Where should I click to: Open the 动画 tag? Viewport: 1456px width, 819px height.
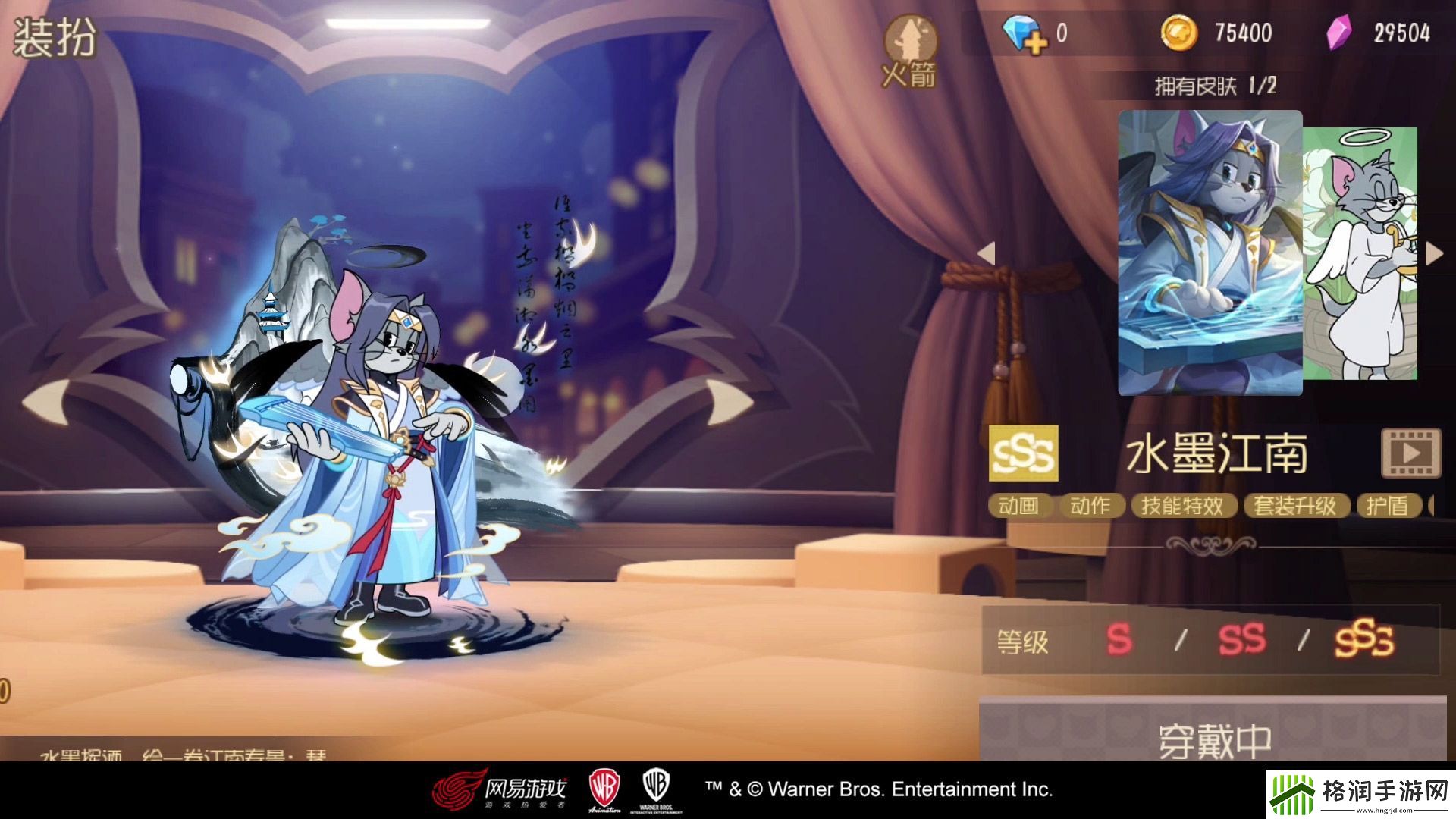(x=1018, y=506)
